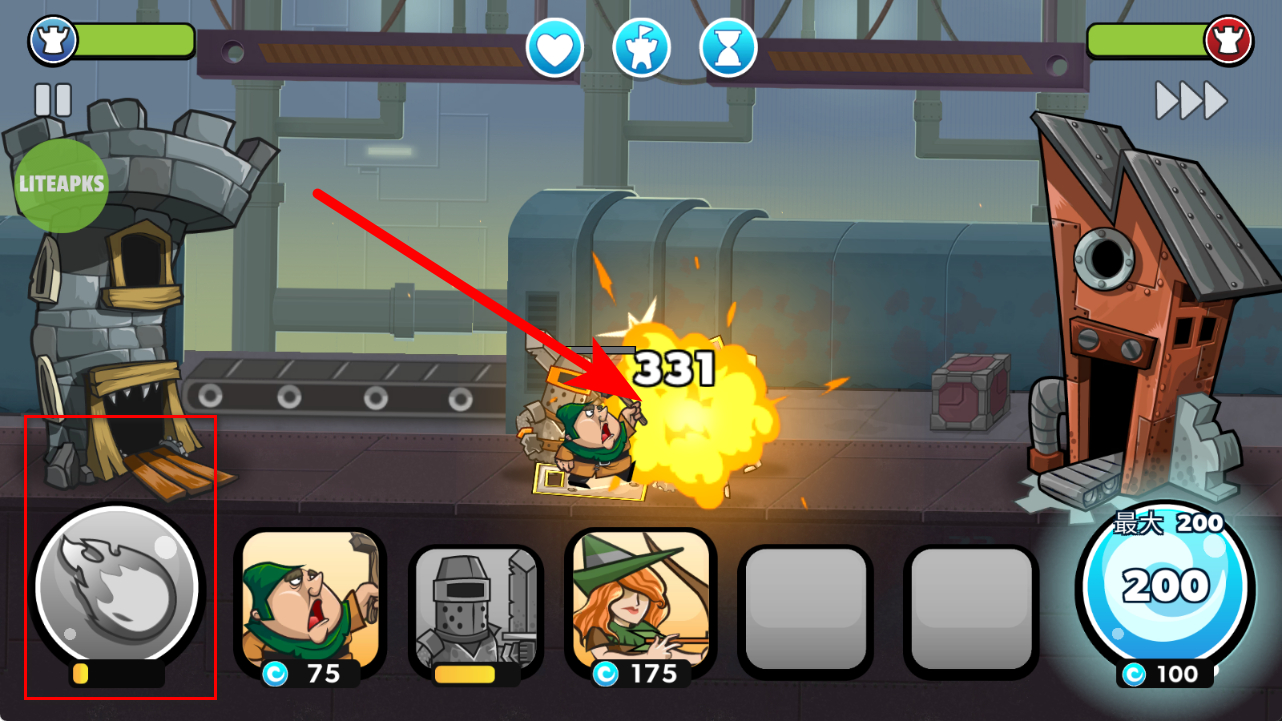Screen dimensions: 1282x721
Task: Upgrade the mana orb for 100
Action: click(1164, 590)
